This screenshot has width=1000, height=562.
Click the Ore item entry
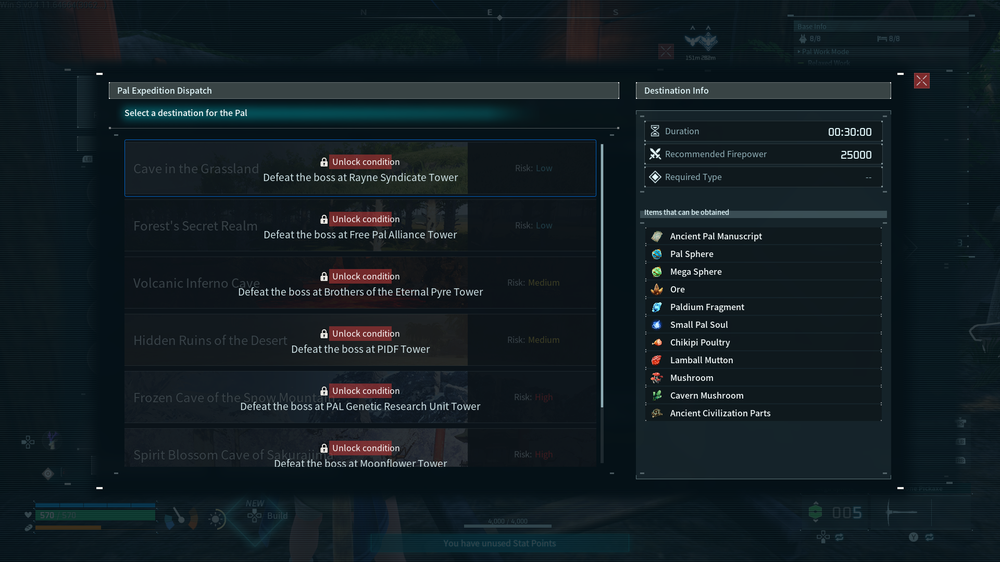pos(678,290)
